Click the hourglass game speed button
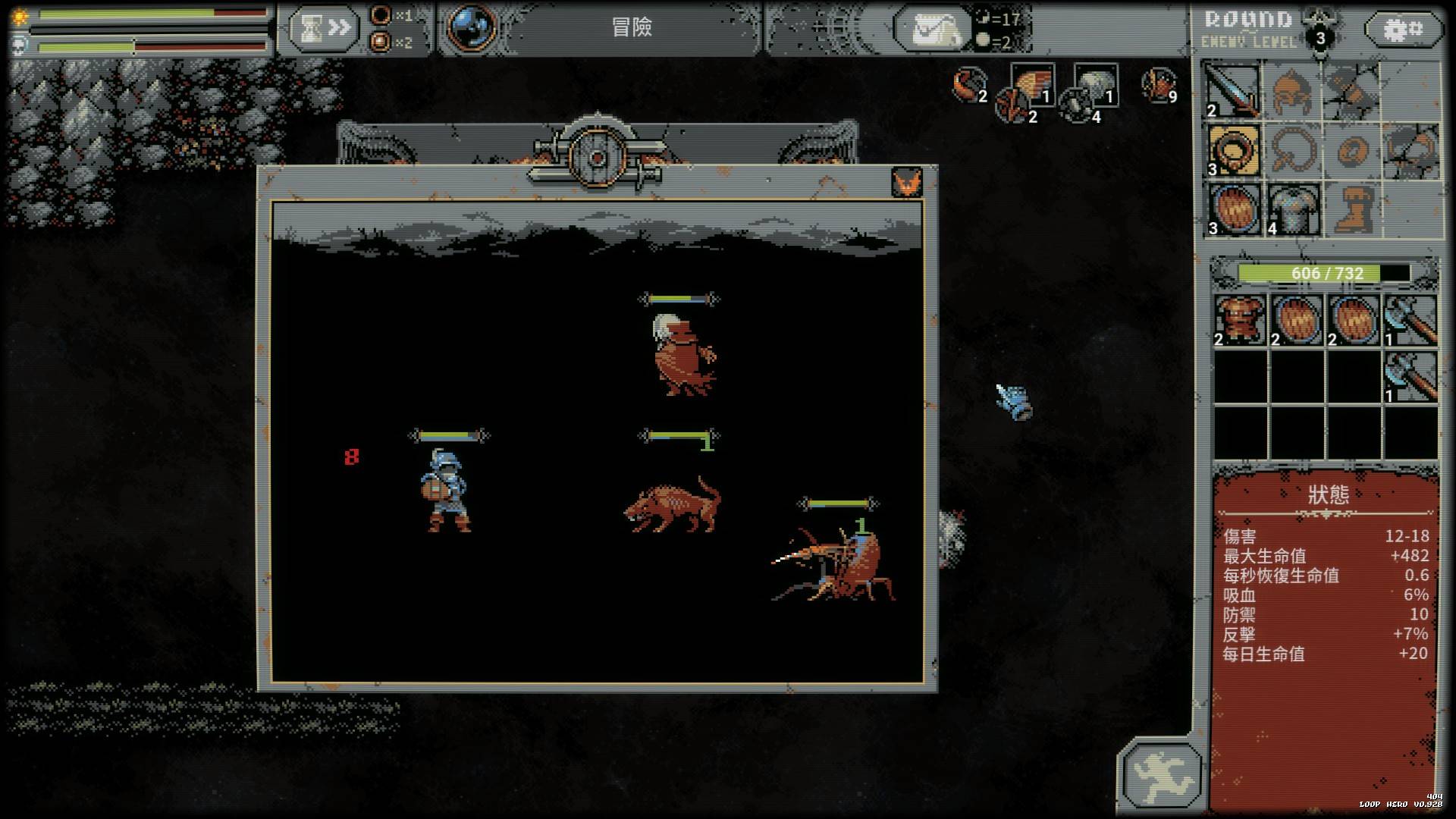The image size is (1456, 819). pyautogui.click(x=322, y=29)
